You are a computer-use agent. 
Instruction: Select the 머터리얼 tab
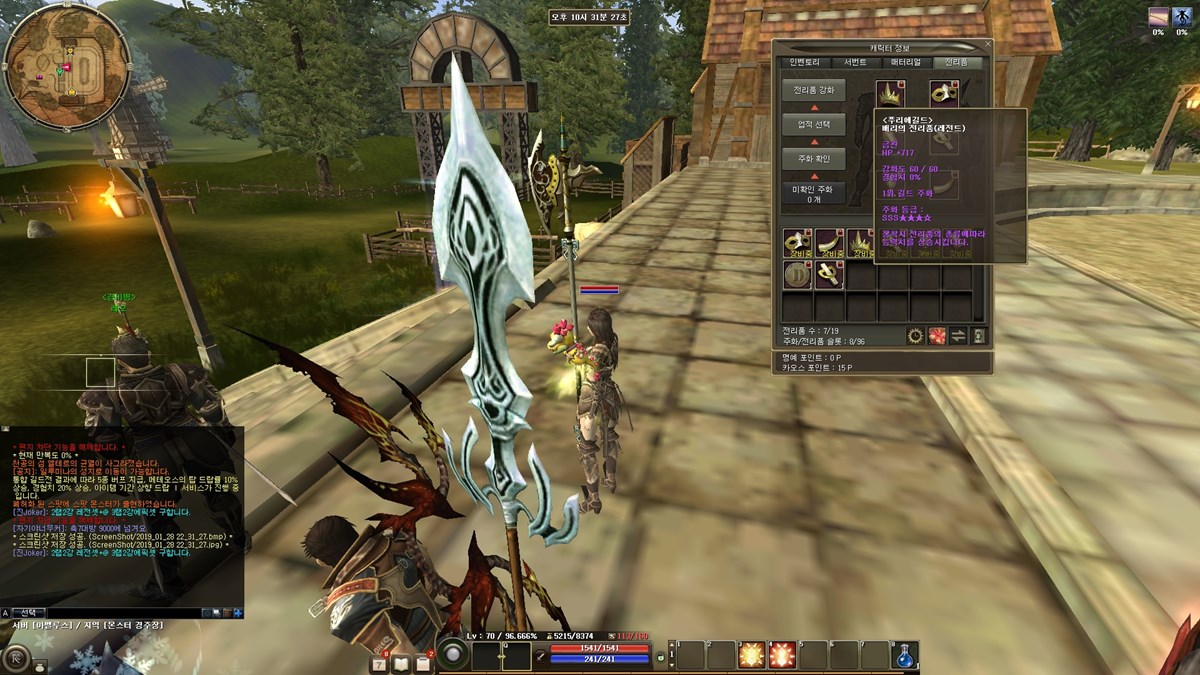click(906, 62)
